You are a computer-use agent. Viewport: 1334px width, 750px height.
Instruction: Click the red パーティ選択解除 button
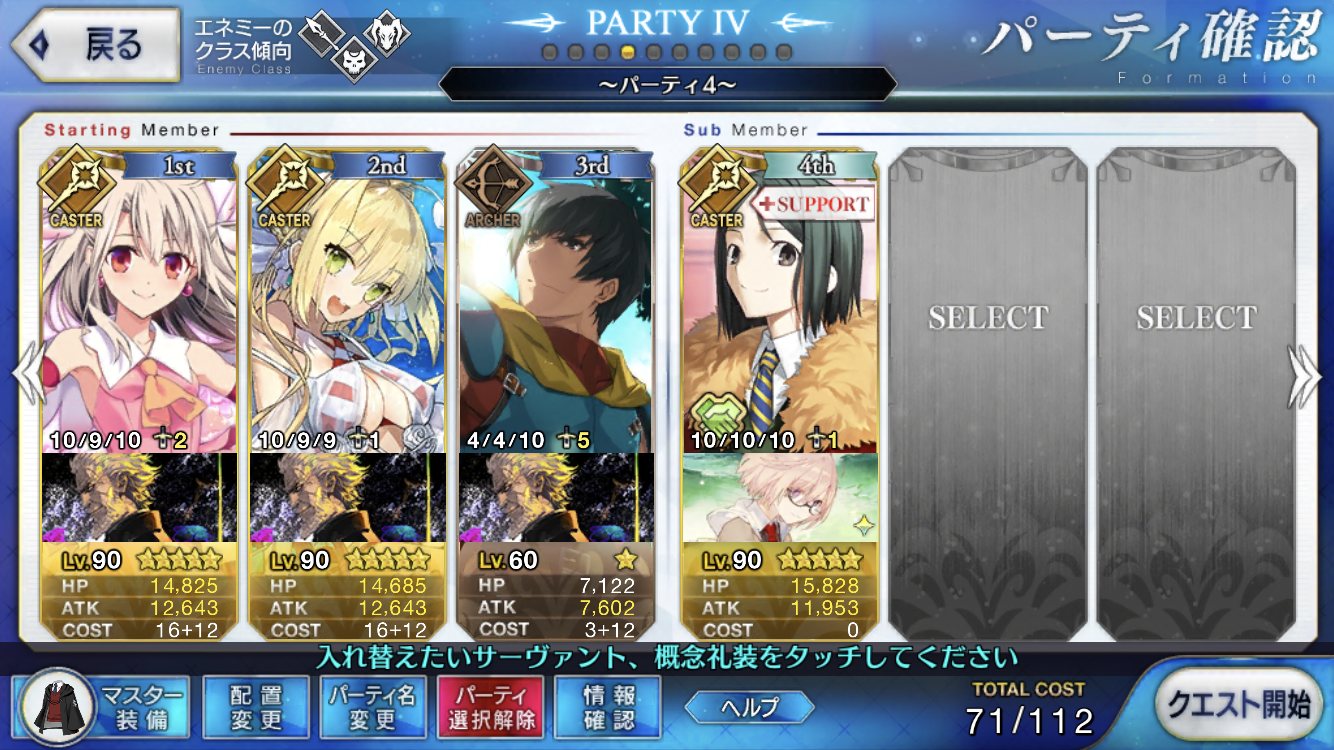tap(490, 706)
